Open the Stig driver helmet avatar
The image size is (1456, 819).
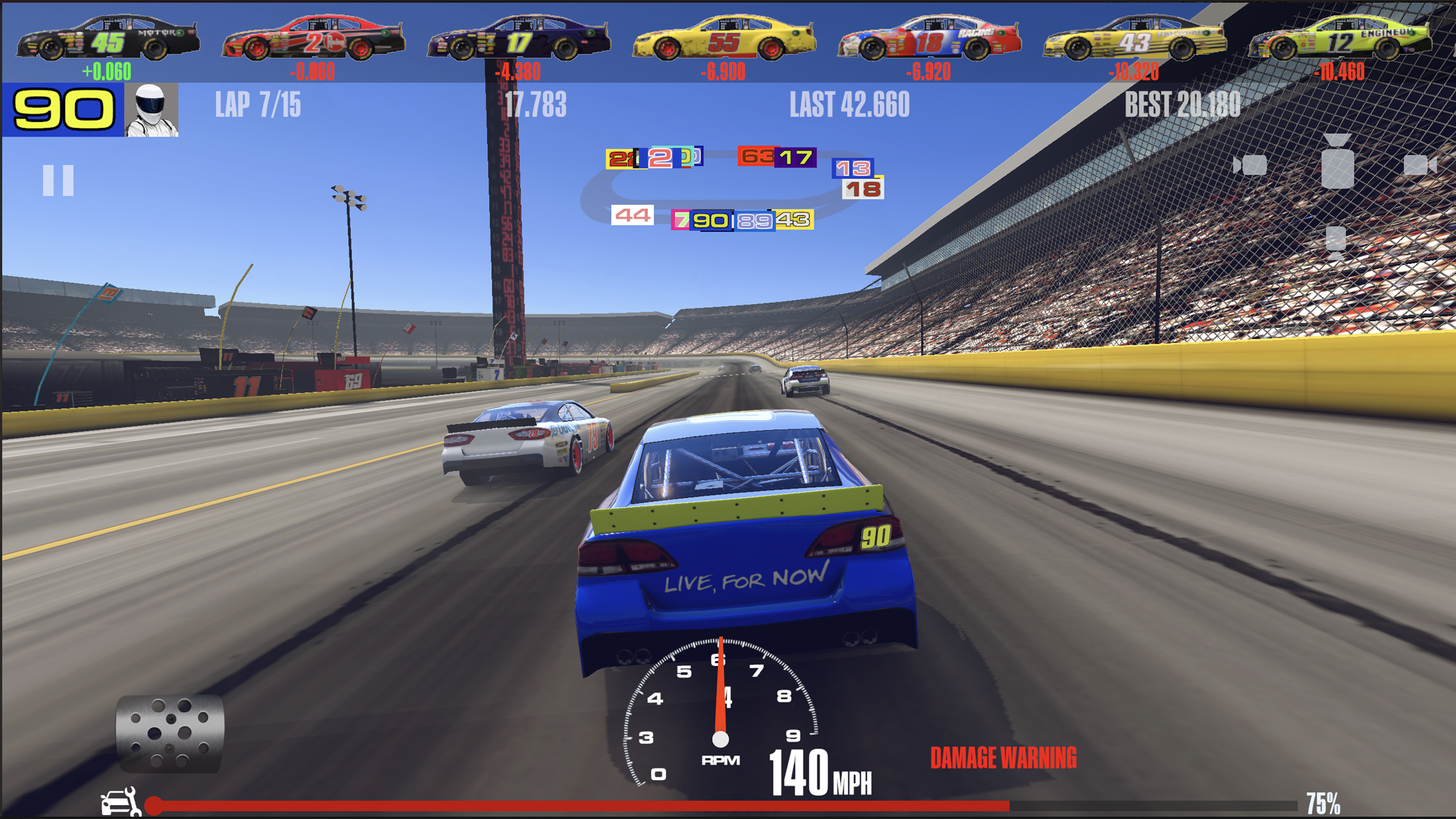[151, 111]
